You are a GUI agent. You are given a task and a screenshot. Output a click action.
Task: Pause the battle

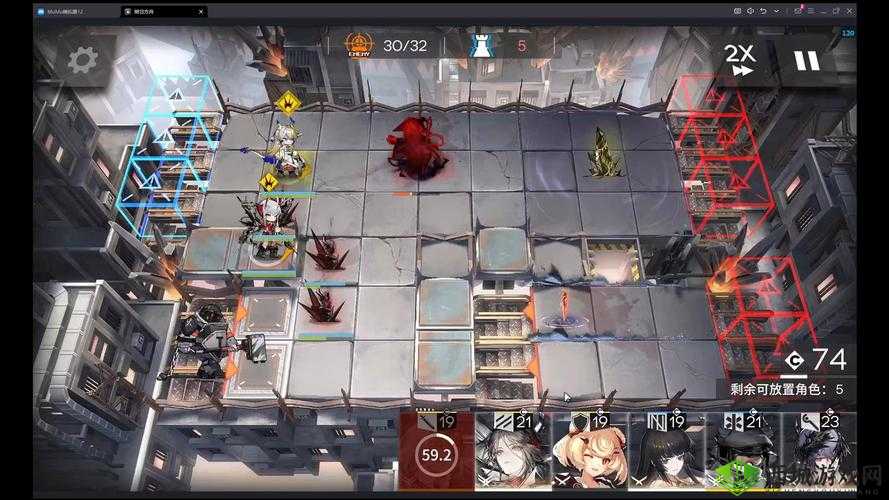click(806, 60)
